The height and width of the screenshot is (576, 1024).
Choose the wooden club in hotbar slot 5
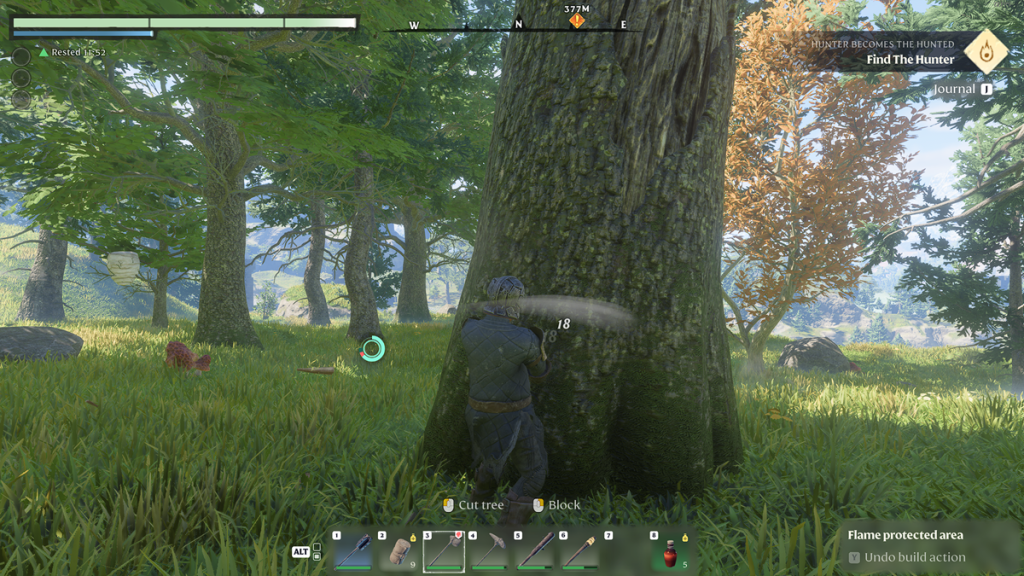coord(534,551)
